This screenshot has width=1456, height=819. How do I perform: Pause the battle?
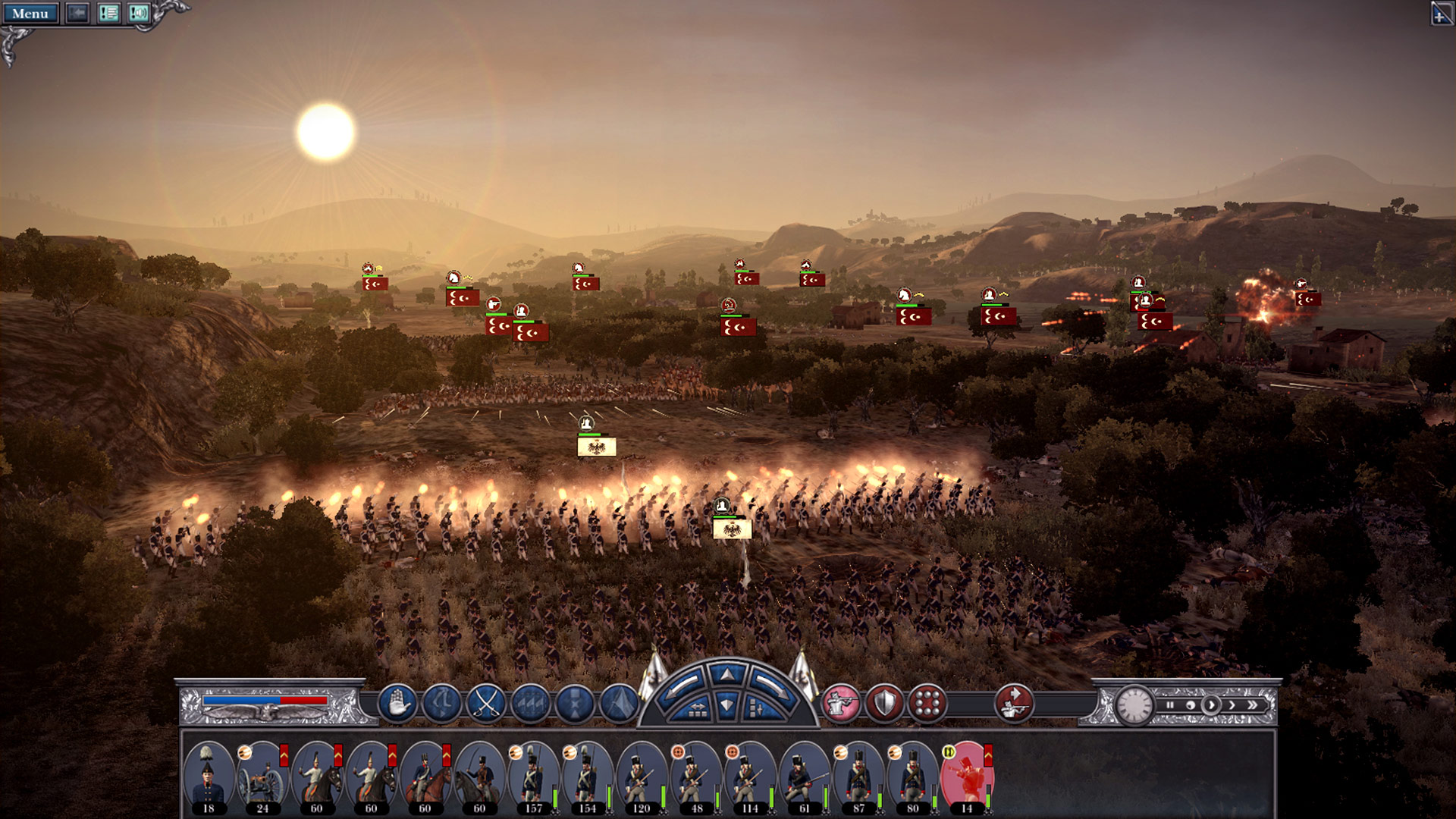point(1170,705)
